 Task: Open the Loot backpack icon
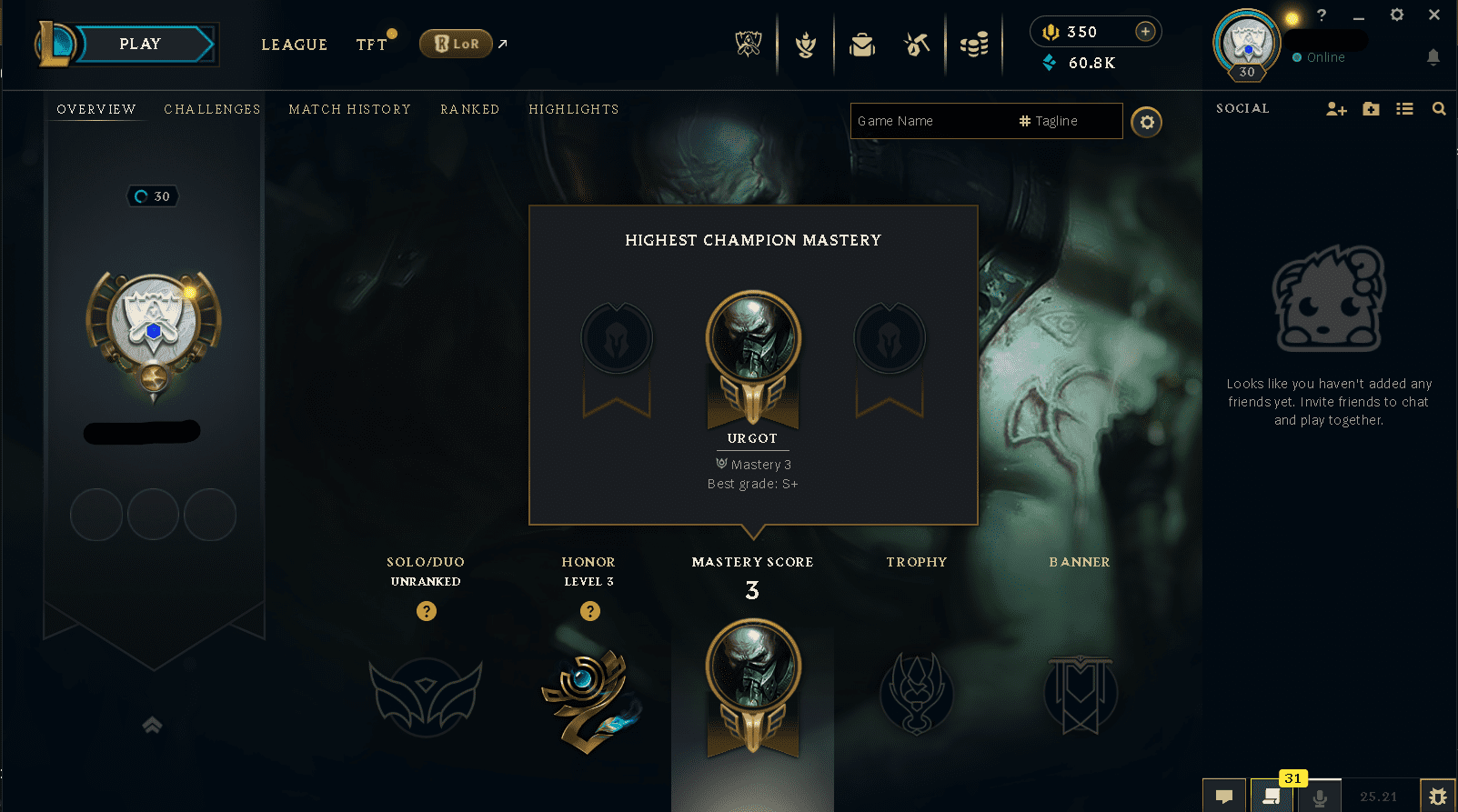[x=861, y=44]
